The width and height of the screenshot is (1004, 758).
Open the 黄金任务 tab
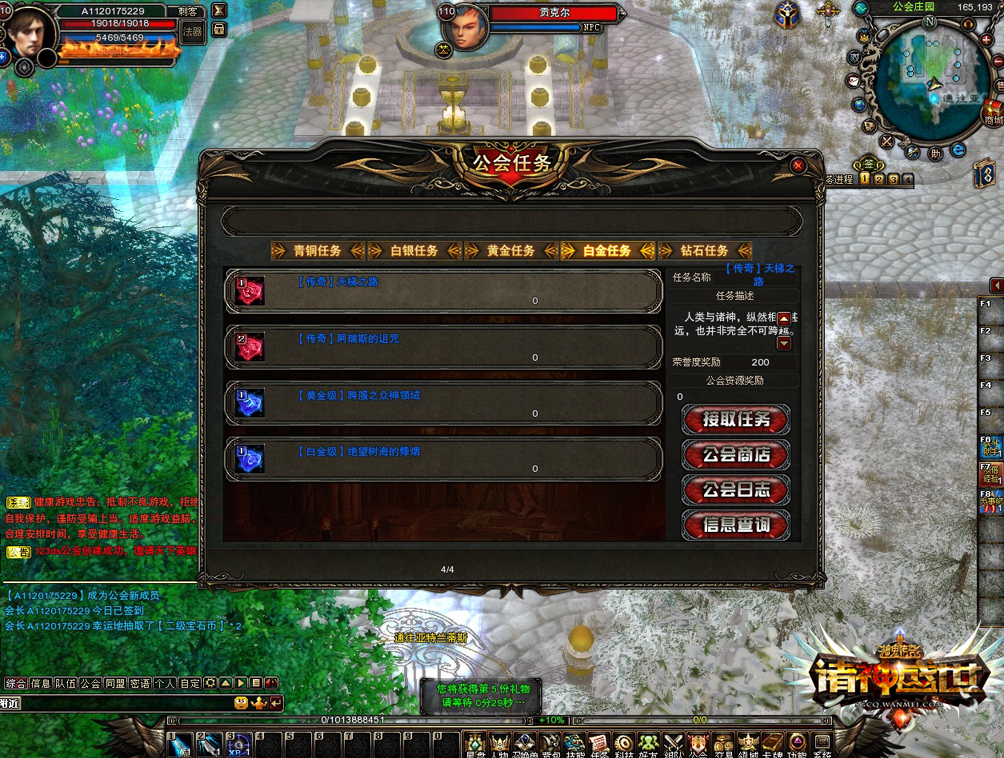[x=511, y=251]
